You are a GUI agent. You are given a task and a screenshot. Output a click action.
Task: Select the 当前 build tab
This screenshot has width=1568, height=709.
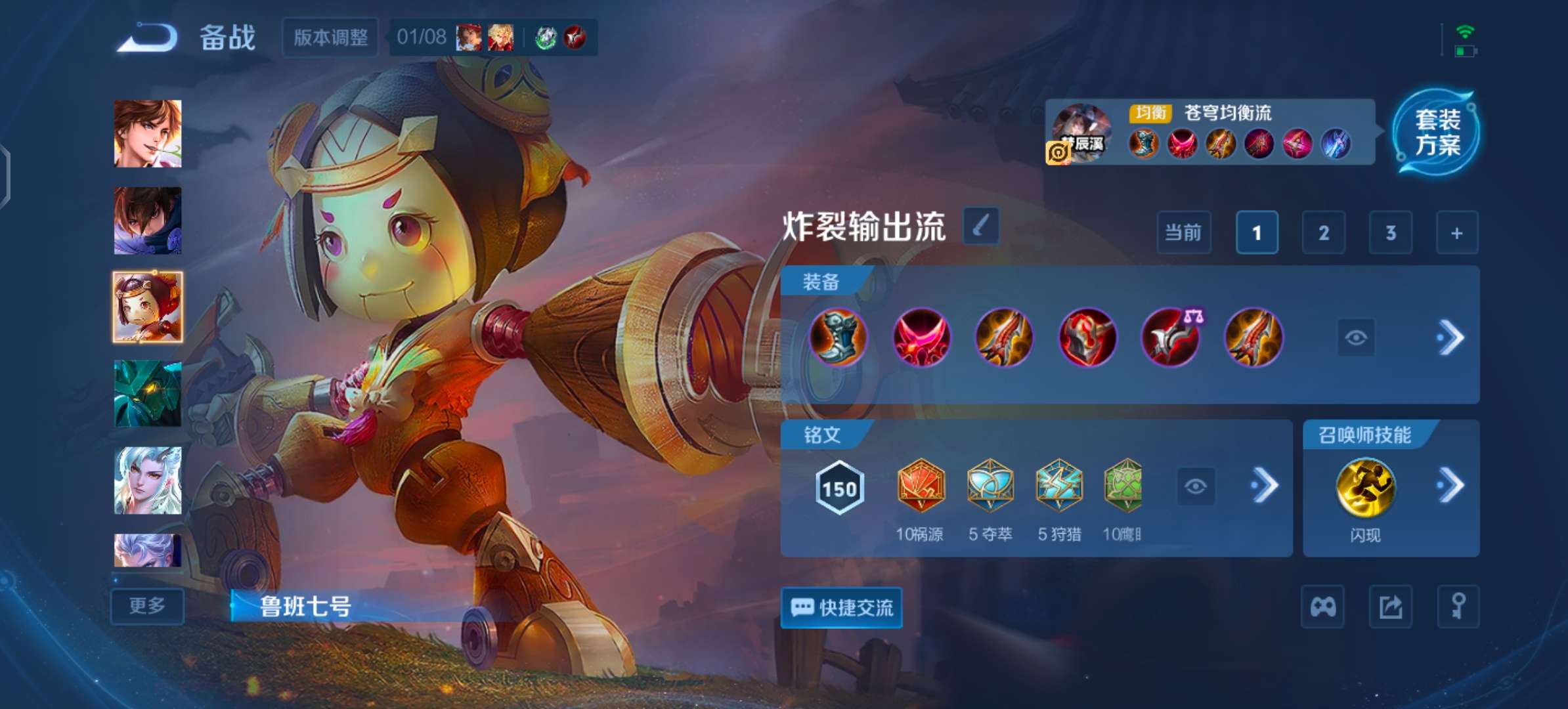(x=1184, y=232)
